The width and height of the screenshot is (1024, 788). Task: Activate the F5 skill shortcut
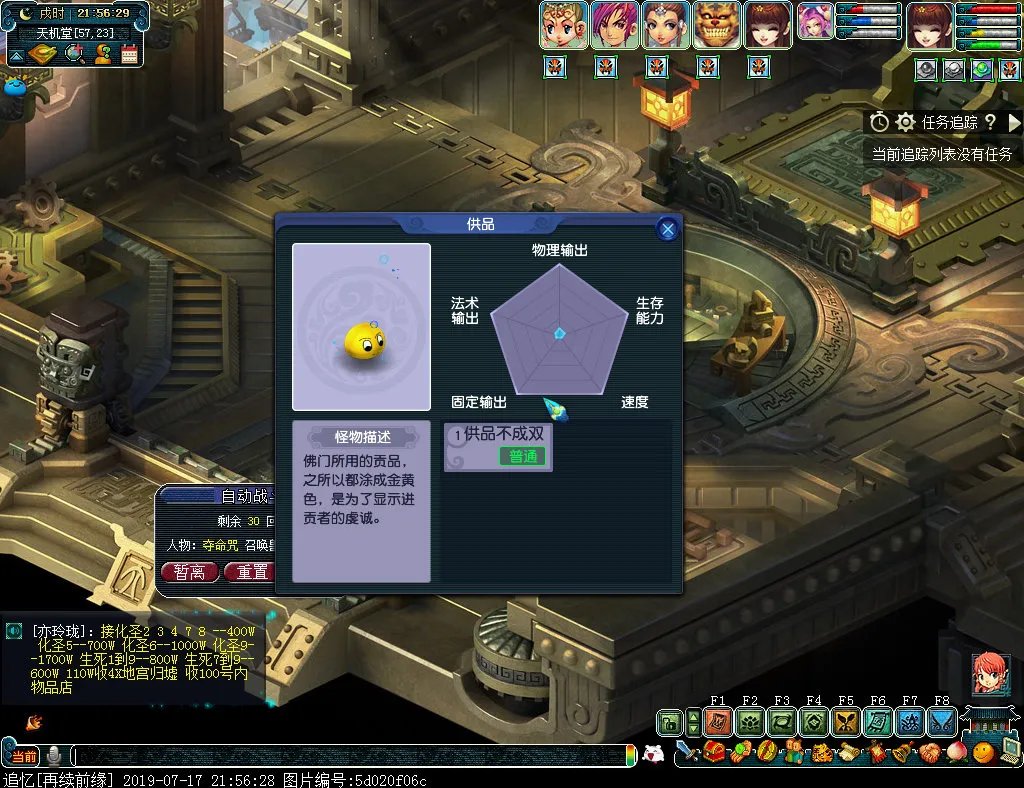tap(846, 722)
